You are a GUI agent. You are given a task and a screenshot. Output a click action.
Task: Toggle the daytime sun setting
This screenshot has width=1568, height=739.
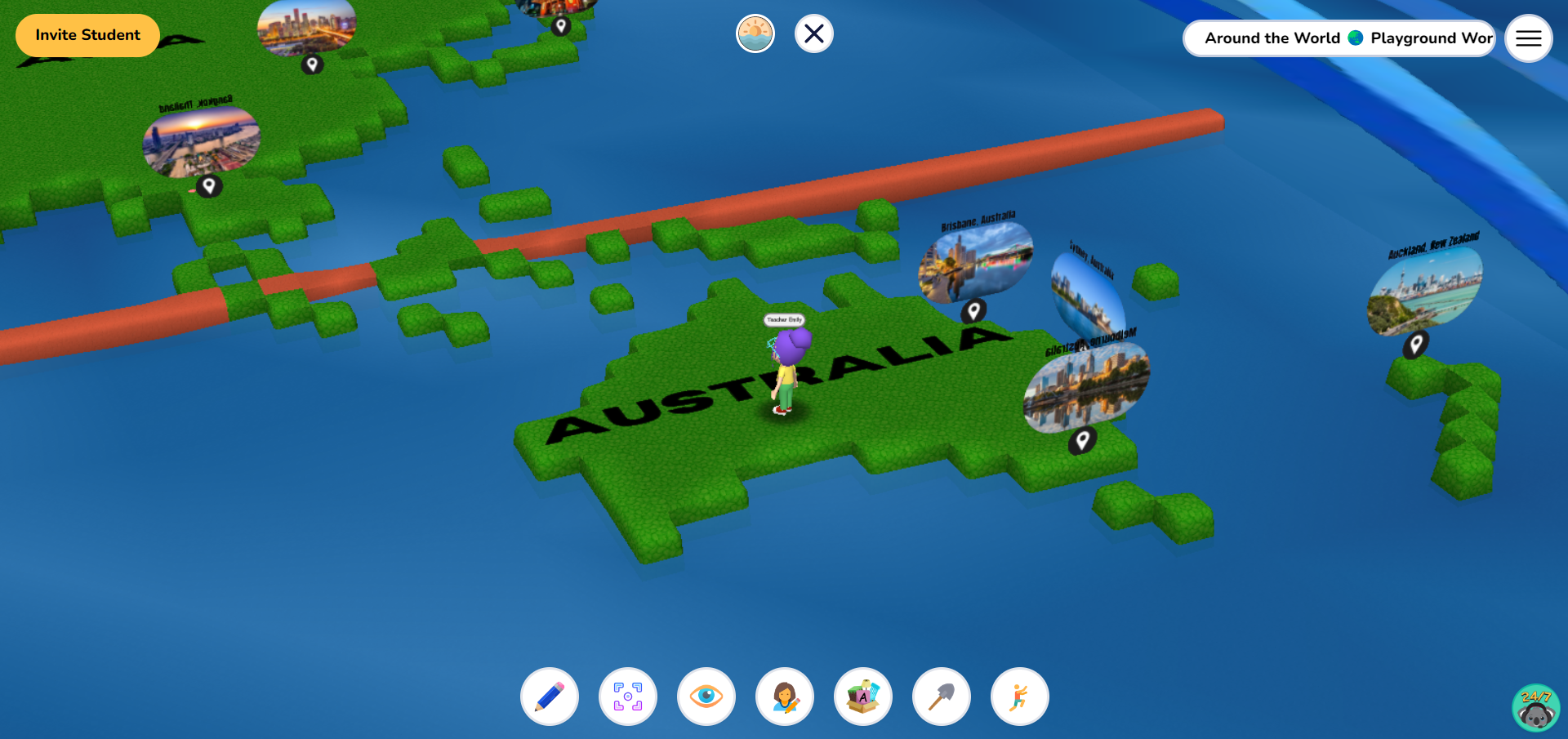(755, 33)
